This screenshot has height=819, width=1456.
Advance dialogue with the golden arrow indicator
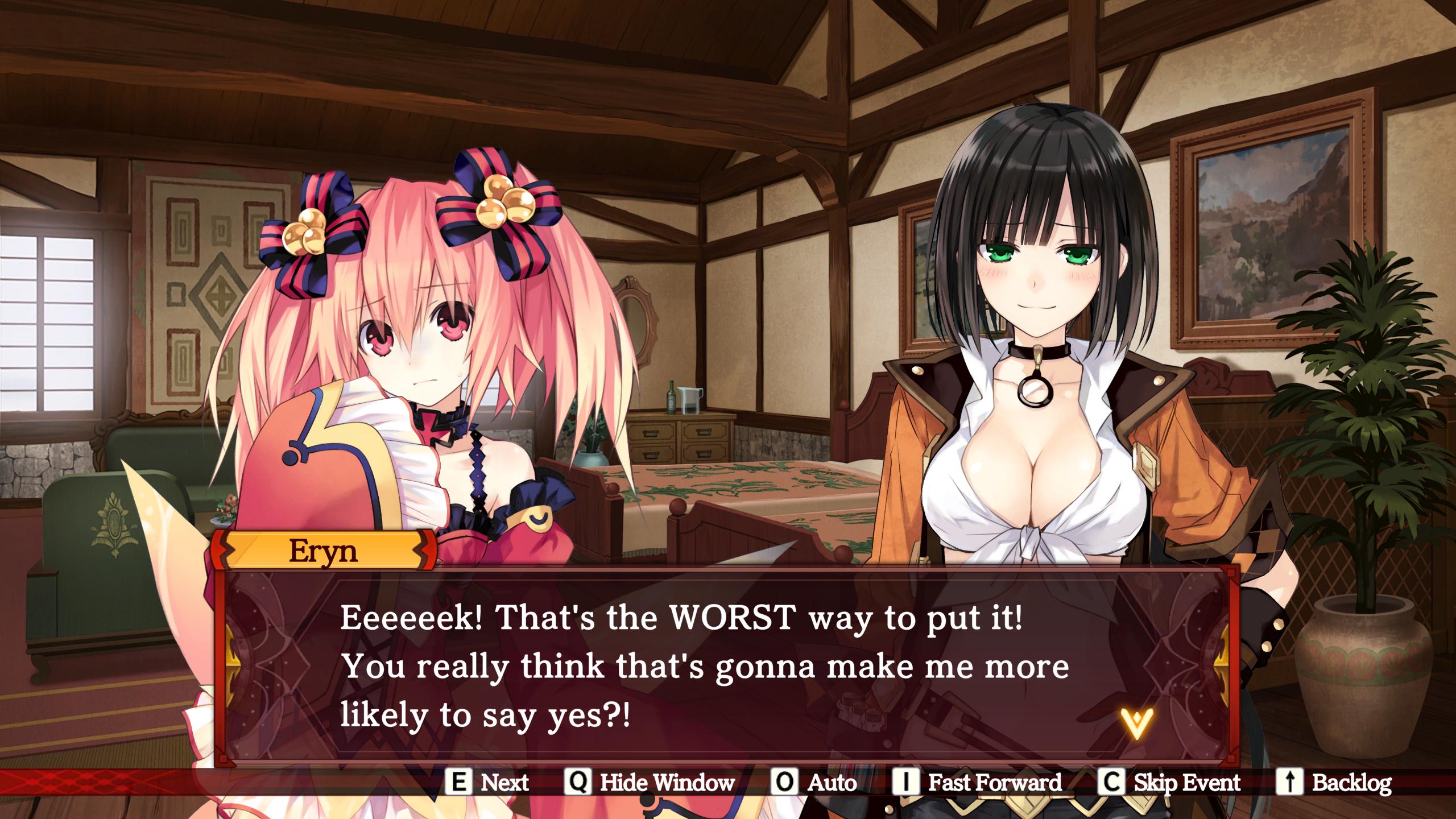1136,723
